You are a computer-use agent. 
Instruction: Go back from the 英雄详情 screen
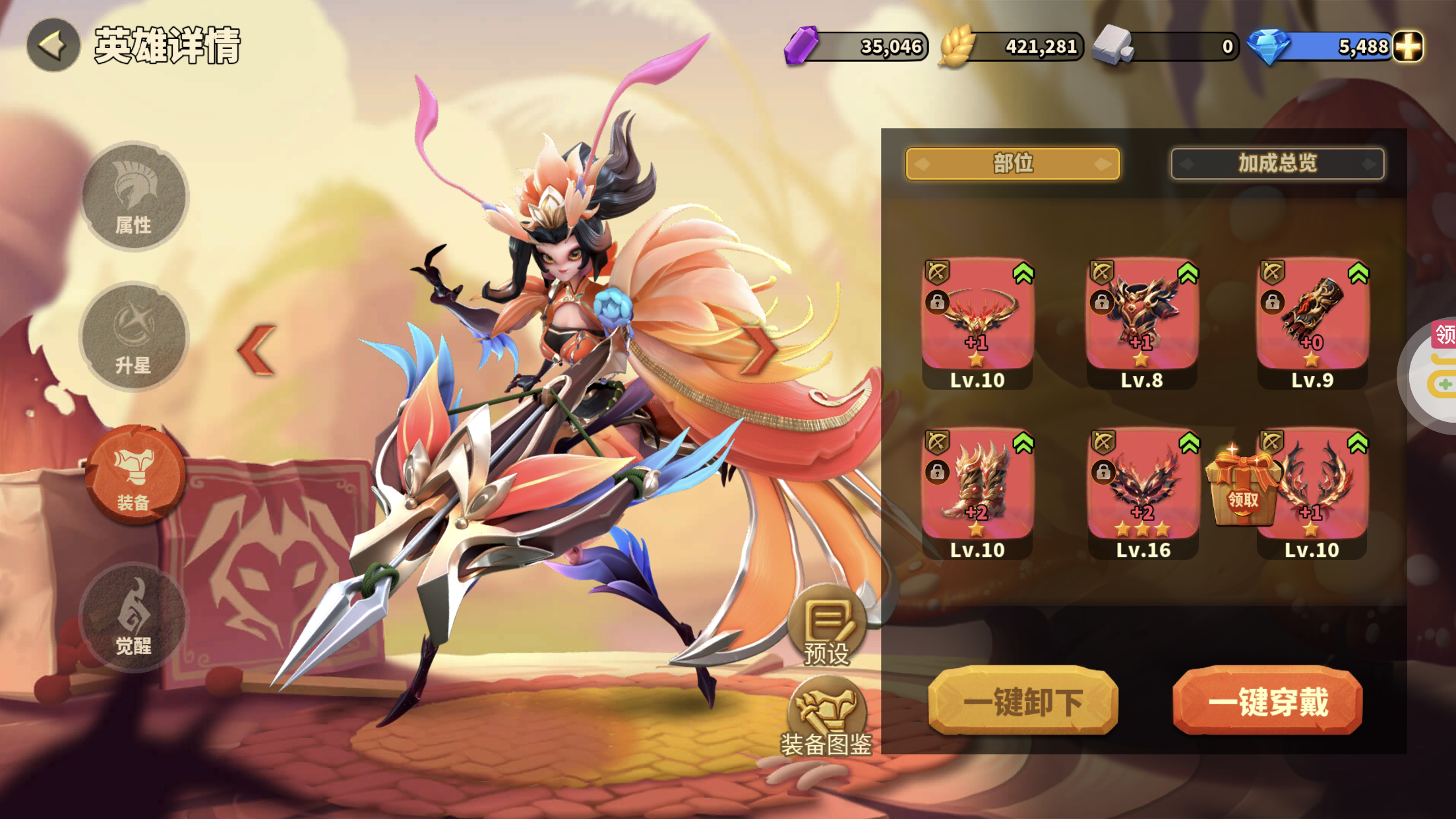click(x=53, y=45)
